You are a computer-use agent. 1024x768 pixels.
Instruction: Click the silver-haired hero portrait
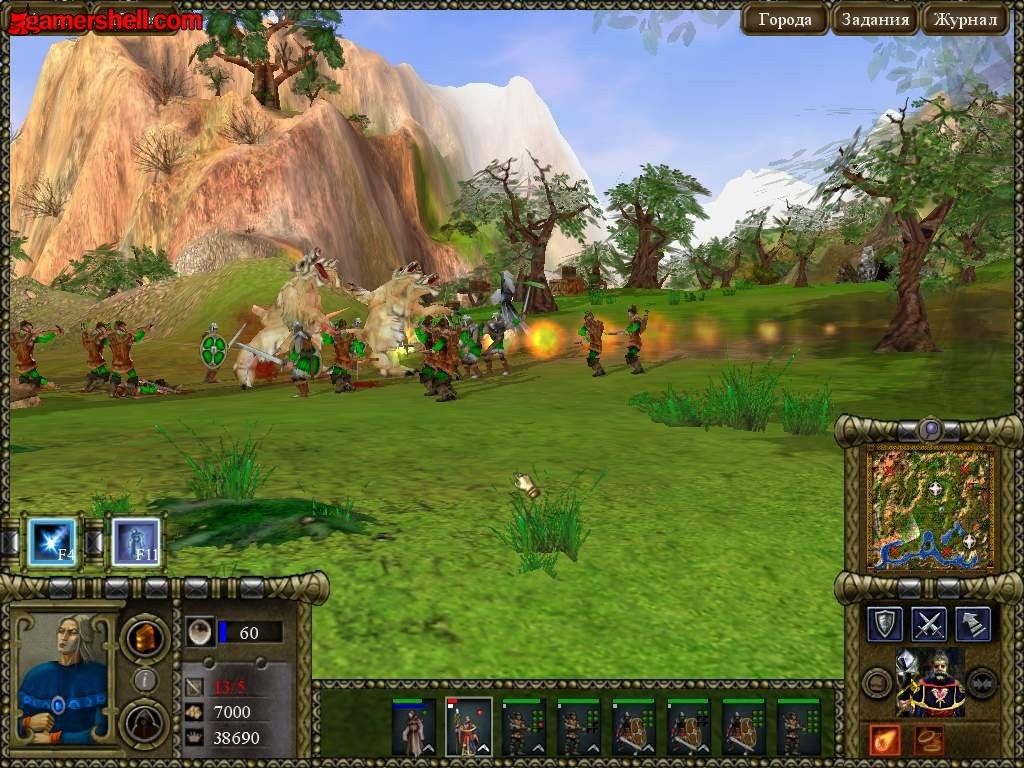coord(62,676)
